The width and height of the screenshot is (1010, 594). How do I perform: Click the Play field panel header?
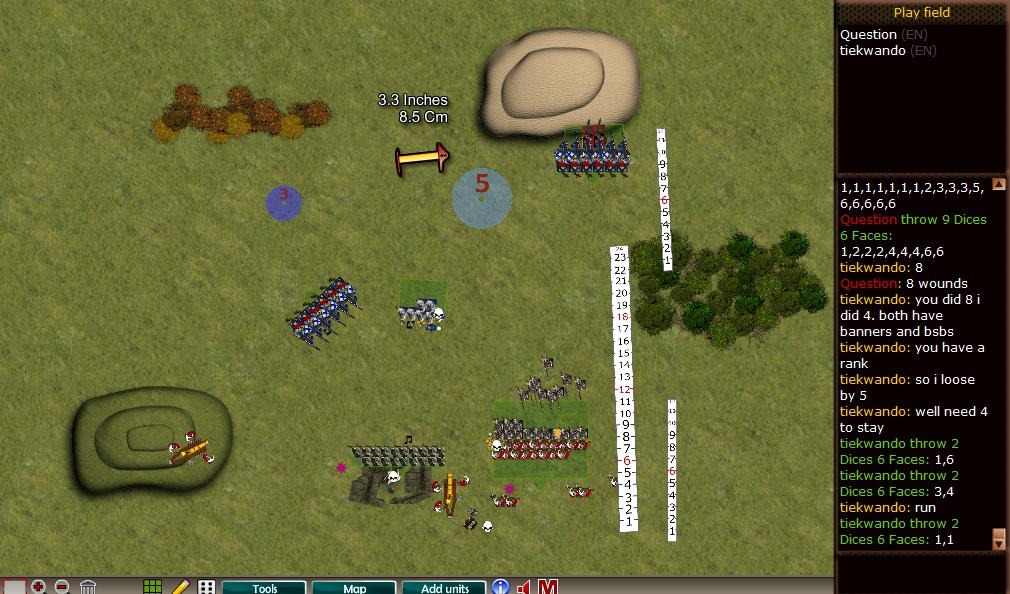pyautogui.click(x=921, y=13)
